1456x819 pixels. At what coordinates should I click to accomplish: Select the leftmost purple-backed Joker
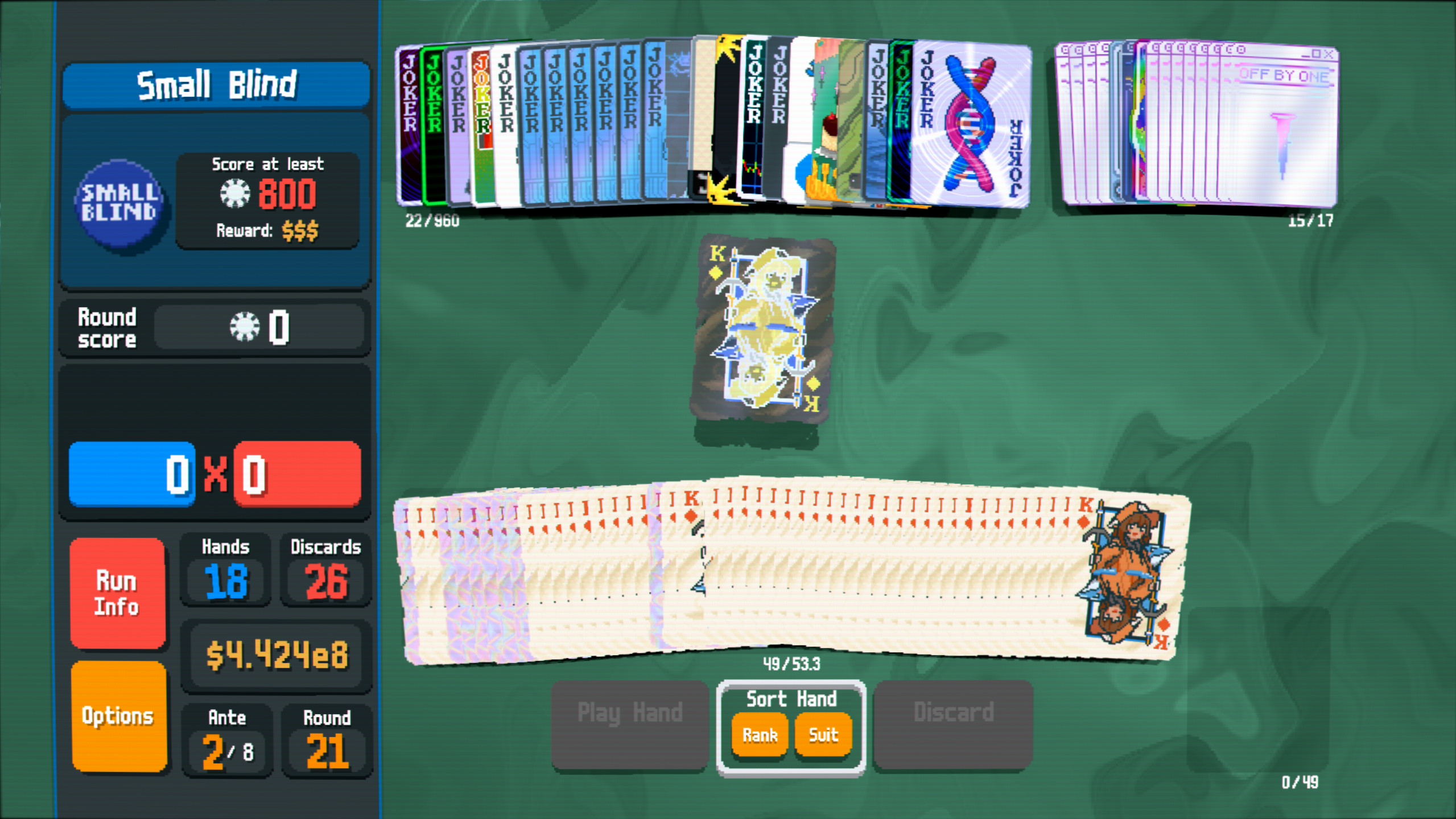[409, 125]
